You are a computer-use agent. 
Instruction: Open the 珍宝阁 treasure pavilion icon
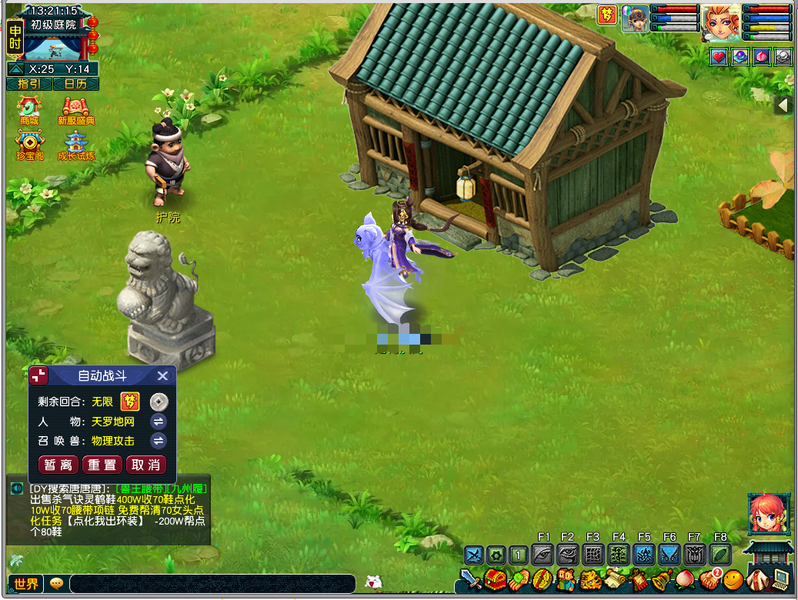click(29, 144)
